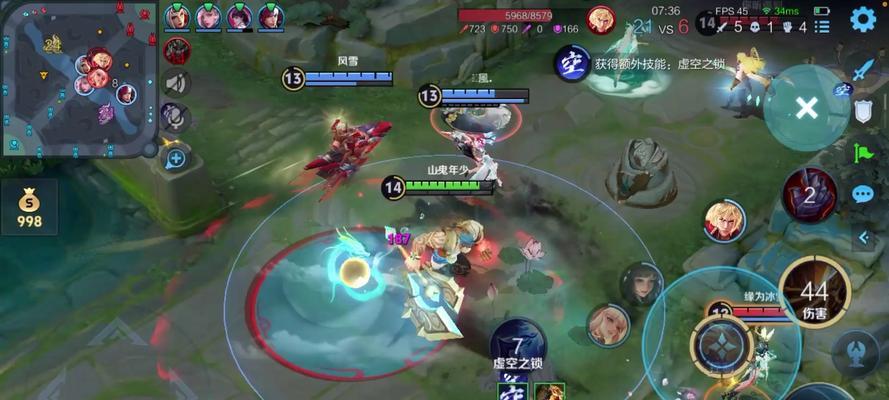Image resolution: width=889 pixels, height=400 pixels.
Task: Use the 伤害 summoner skill on cooldown
Action: click(814, 291)
